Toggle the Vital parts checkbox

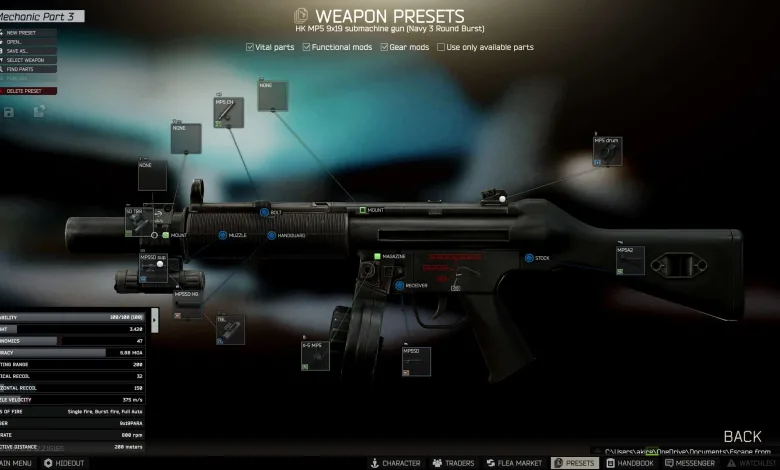click(250, 47)
